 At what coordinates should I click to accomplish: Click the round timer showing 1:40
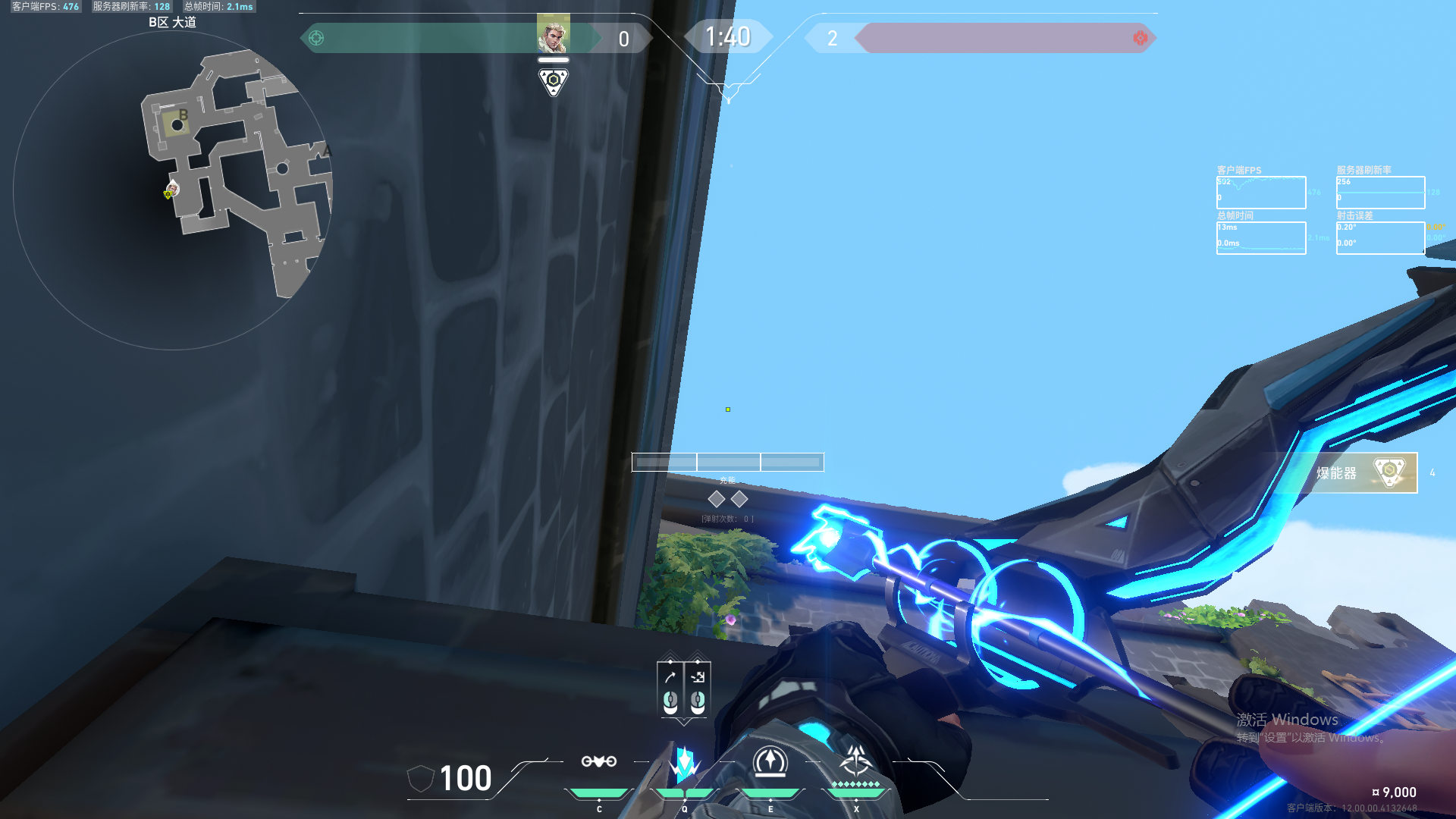click(728, 36)
